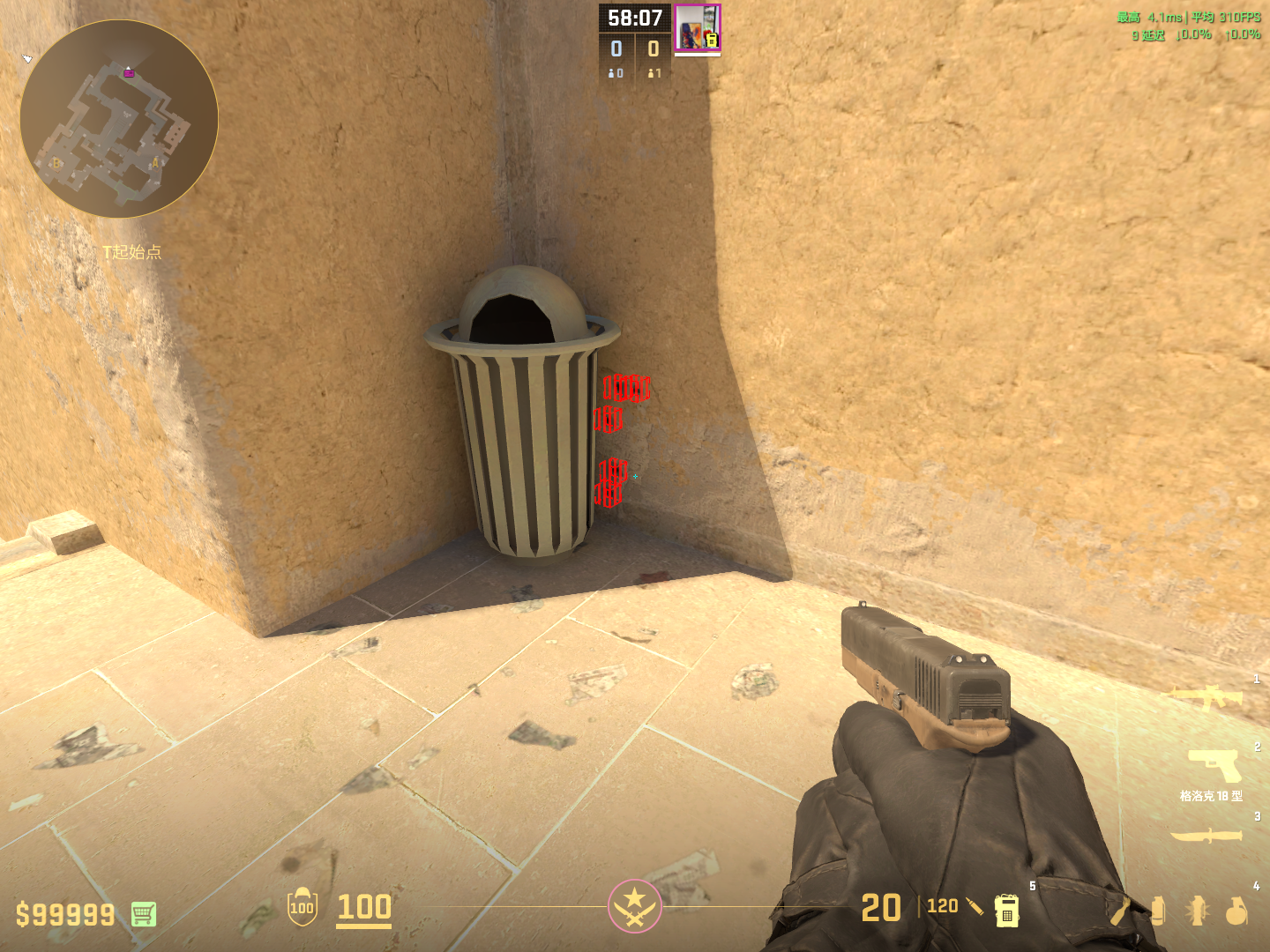Click the team emblem star badge
Image resolution: width=1270 pixels, height=952 pixels.
click(x=634, y=905)
